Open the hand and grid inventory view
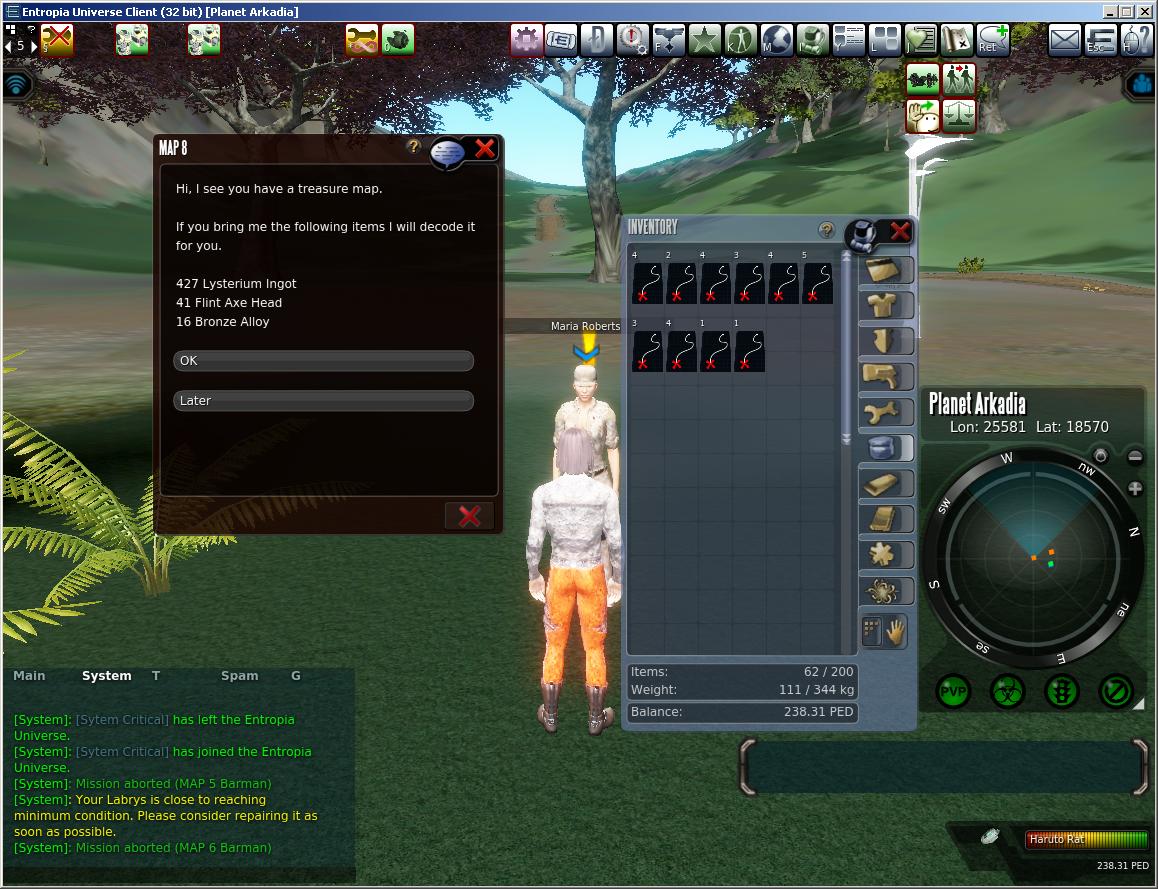The height and width of the screenshot is (889, 1158). (884, 631)
